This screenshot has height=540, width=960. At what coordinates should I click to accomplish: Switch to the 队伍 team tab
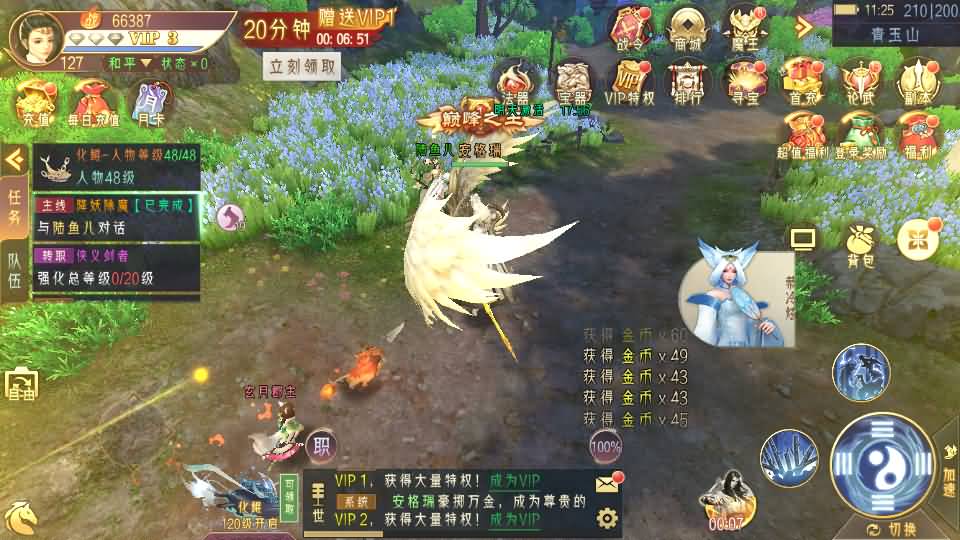15,267
